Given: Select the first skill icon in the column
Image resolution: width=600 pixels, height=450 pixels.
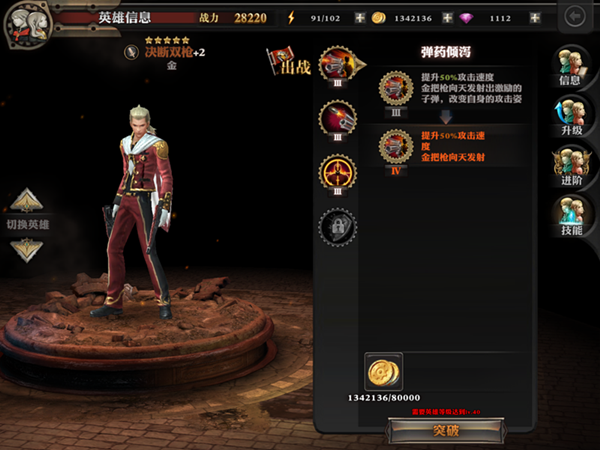Looking at the screenshot, I should click(x=337, y=66).
